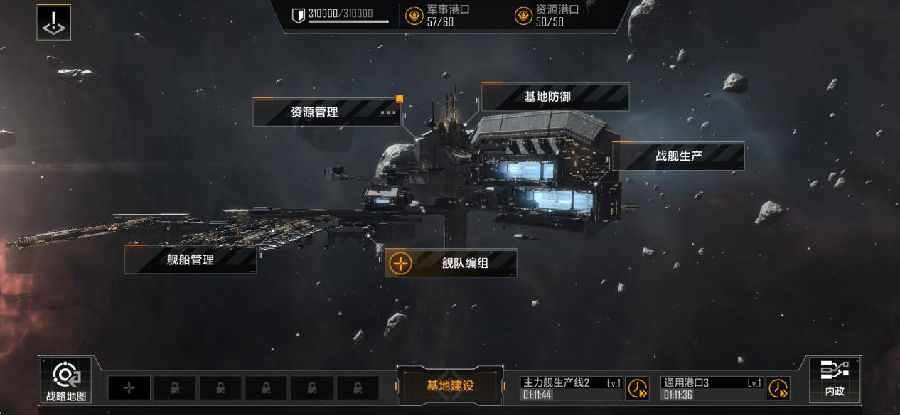Click the plus fleet slot in bottom bar
Image resolution: width=900 pixels, height=415 pixels.
pyautogui.click(x=128, y=387)
